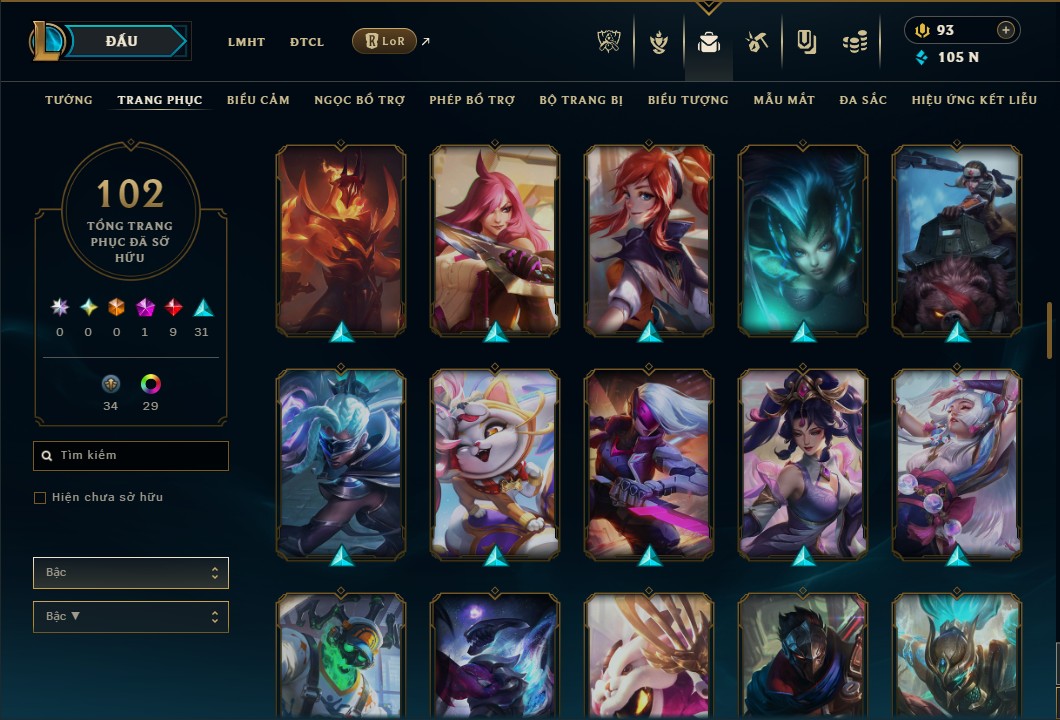Open the ĐA SẮC chromas tab
This screenshot has height=720, width=1060.
click(863, 100)
